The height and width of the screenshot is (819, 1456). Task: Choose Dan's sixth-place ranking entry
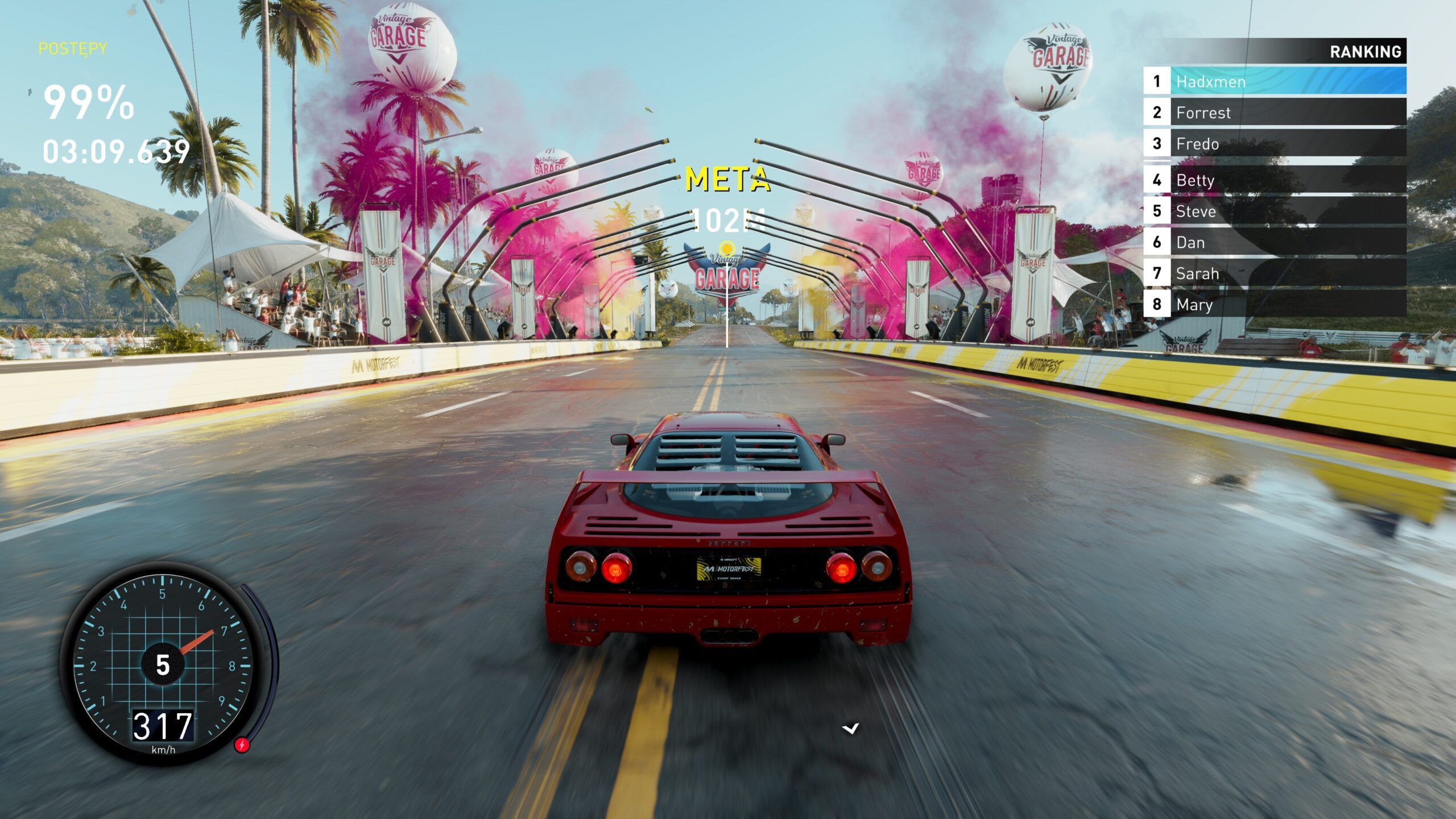[x=1274, y=243]
